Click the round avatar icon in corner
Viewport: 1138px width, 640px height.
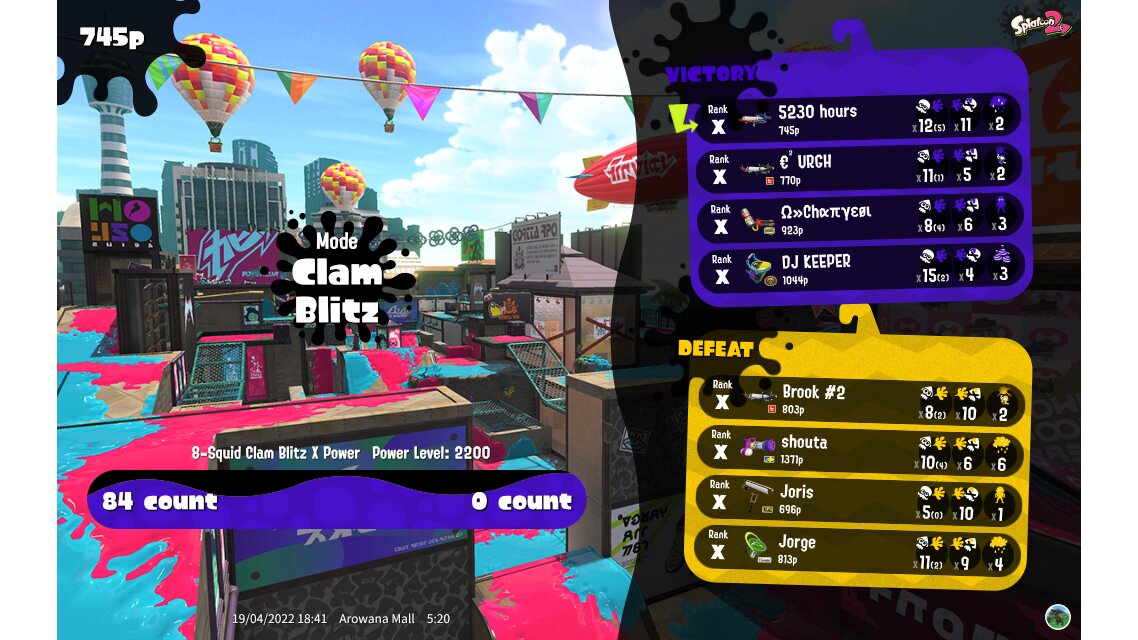[x=1058, y=616]
